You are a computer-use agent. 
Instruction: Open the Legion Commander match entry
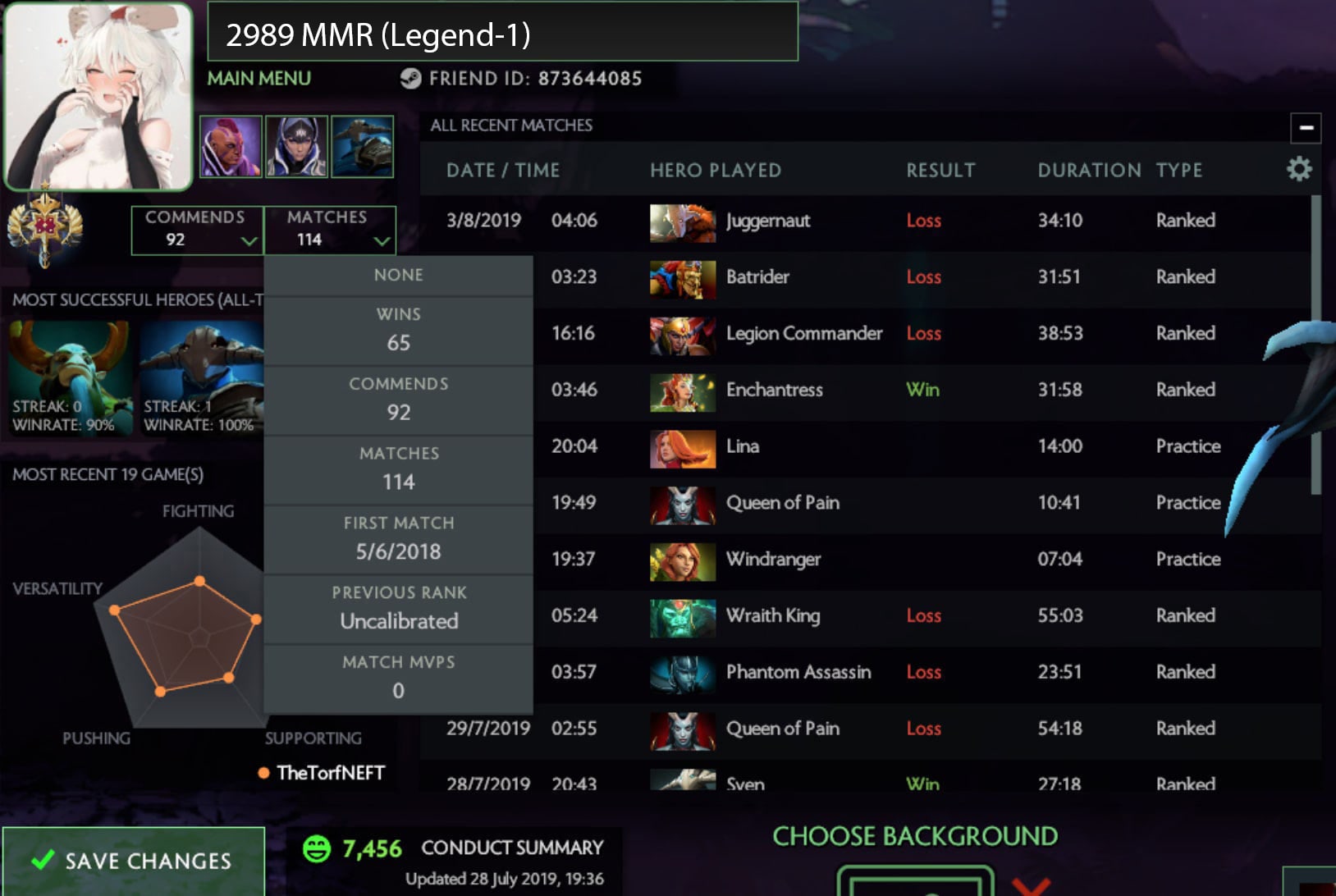click(x=862, y=334)
